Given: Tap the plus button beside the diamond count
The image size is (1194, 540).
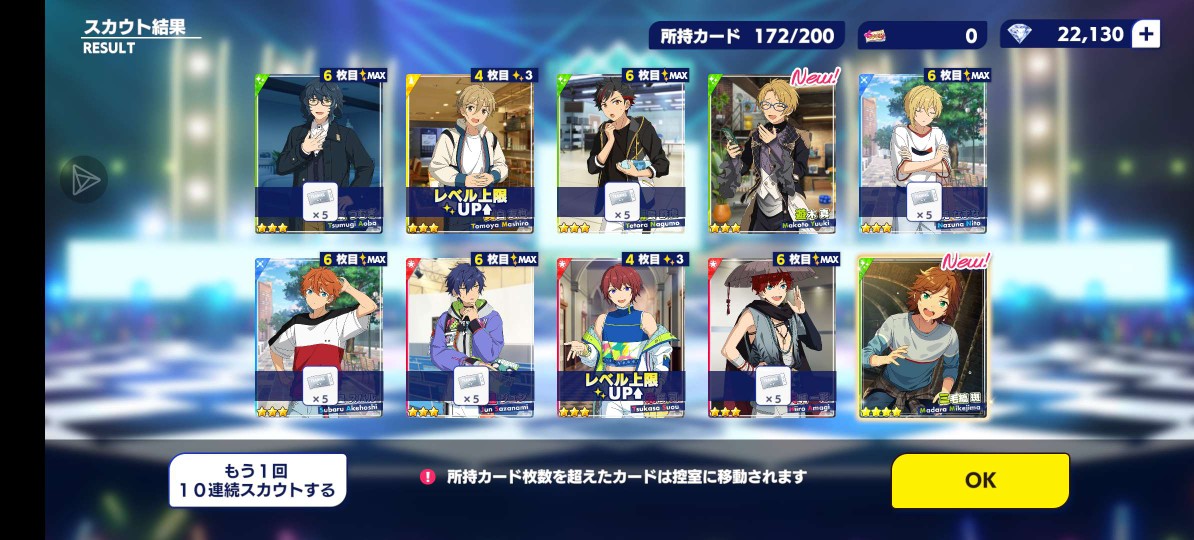Looking at the screenshot, I should click(1146, 35).
